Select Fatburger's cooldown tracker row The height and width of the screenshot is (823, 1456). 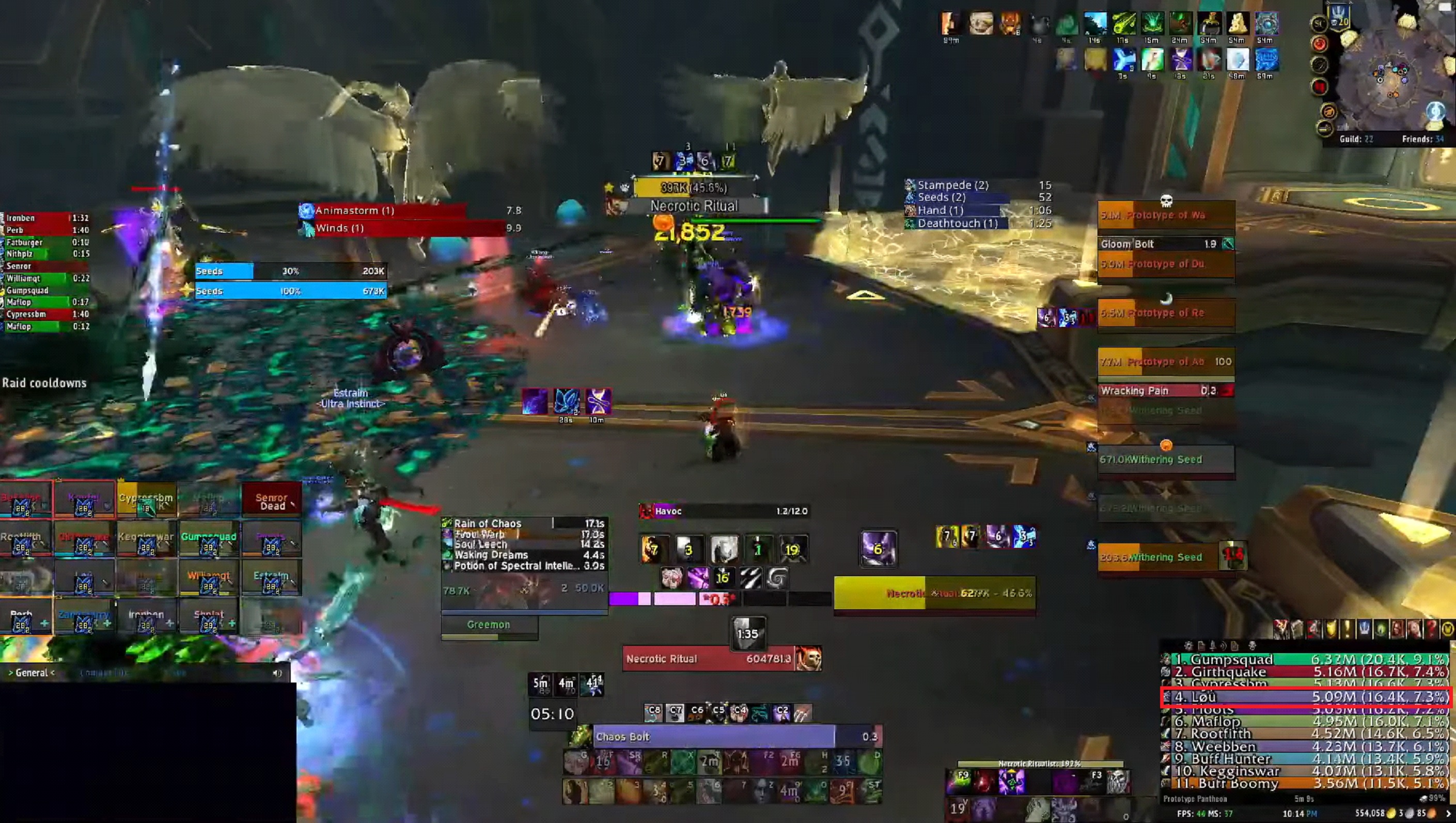pyautogui.click(x=45, y=243)
